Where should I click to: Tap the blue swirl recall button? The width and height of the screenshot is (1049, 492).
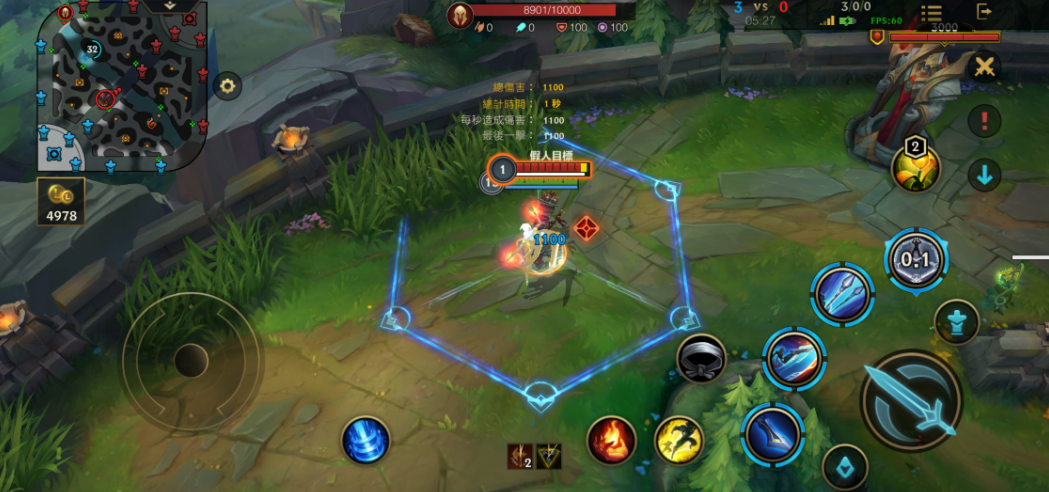pos(366,440)
